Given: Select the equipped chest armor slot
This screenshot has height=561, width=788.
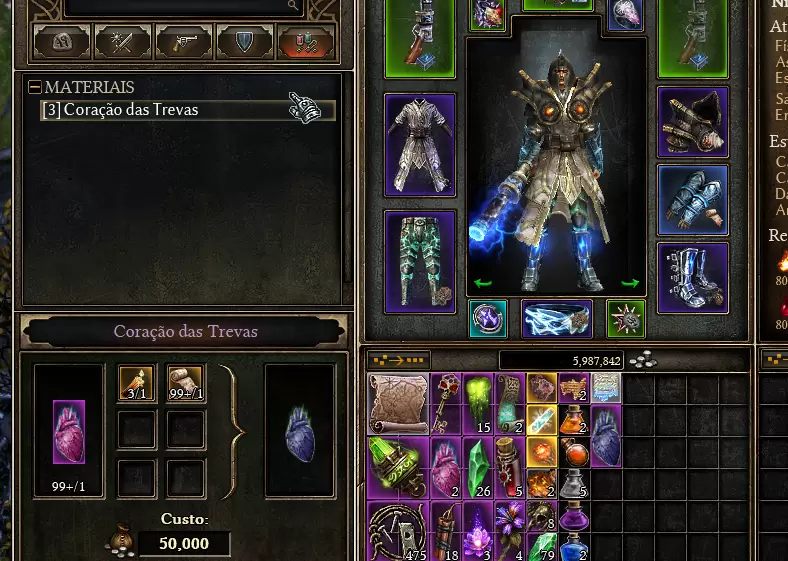Looking at the screenshot, I should (x=420, y=146).
